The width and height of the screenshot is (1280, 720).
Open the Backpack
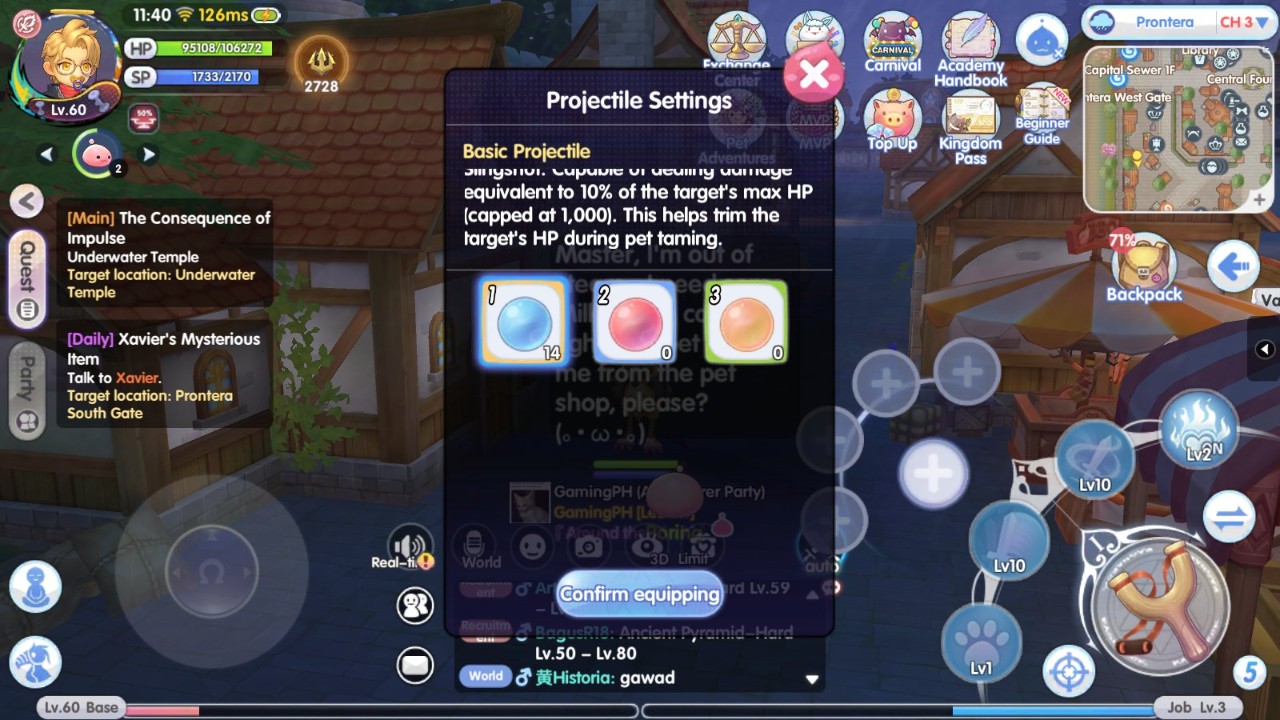(1144, 268)
